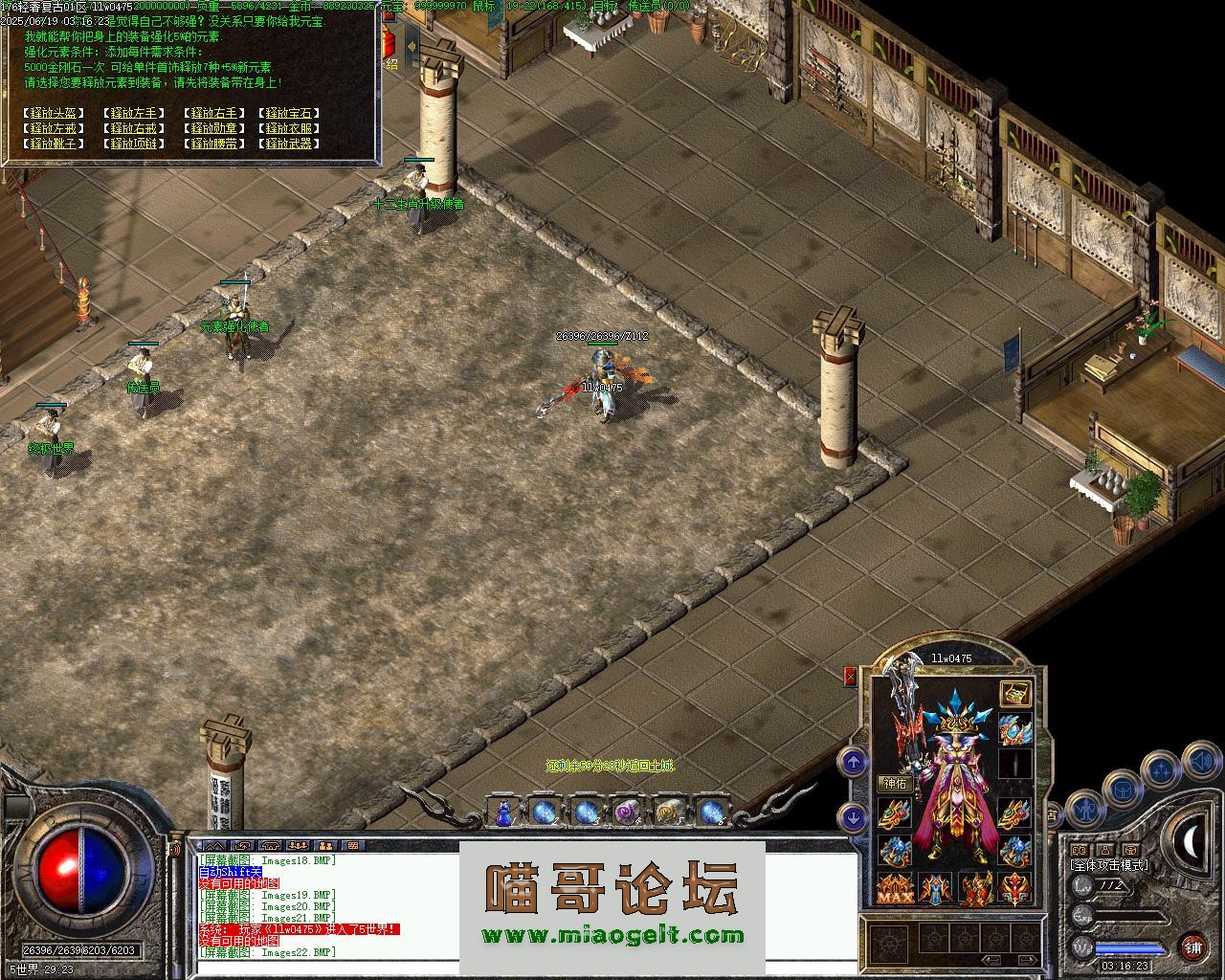The image size is (1225, 980).
Task: Select the 释放左手 dialogue option
Action: coord(133,113)
